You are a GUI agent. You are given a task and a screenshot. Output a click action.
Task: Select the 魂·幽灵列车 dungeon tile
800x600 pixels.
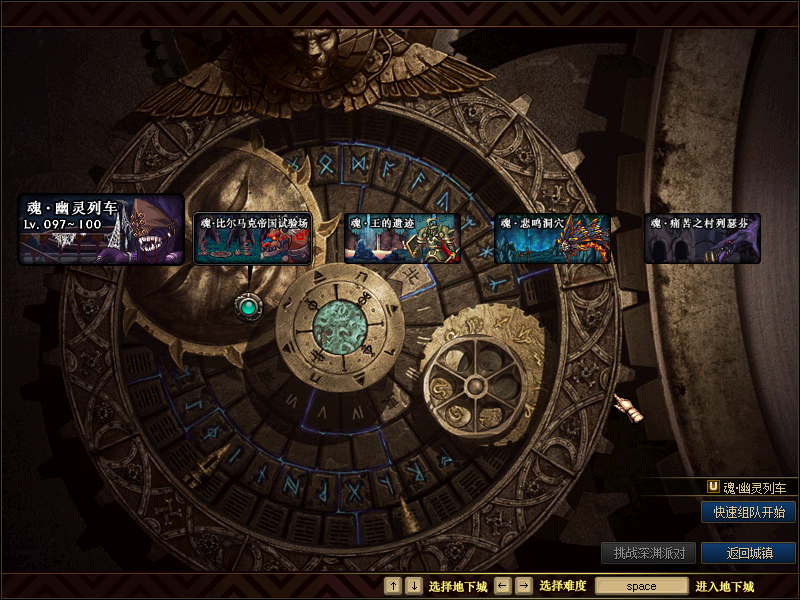(101, 229)
